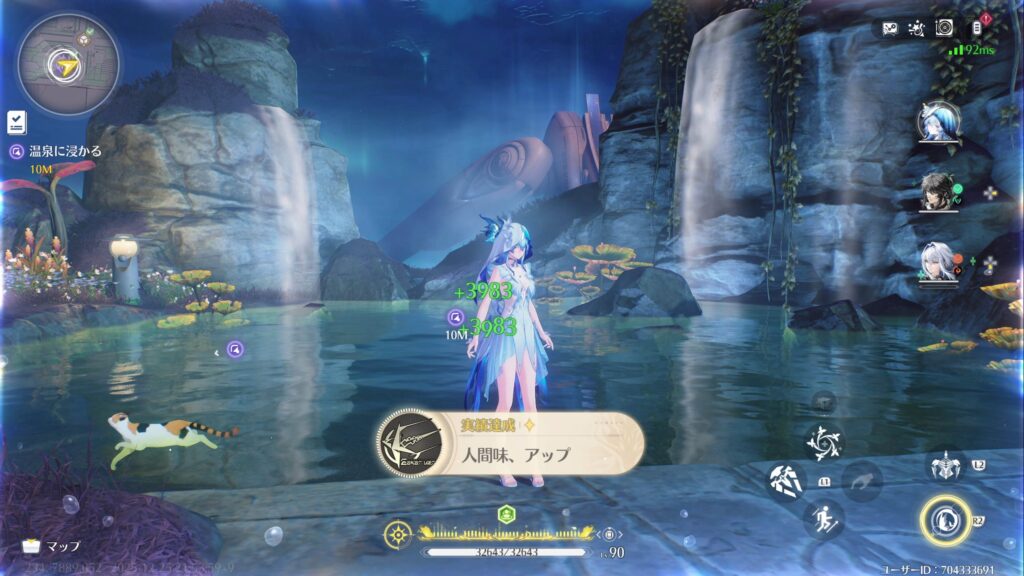The image size is (1024, 576).
Task: Select the 温泉に浸かる quest tracker
Action: [x=52, y=151]
